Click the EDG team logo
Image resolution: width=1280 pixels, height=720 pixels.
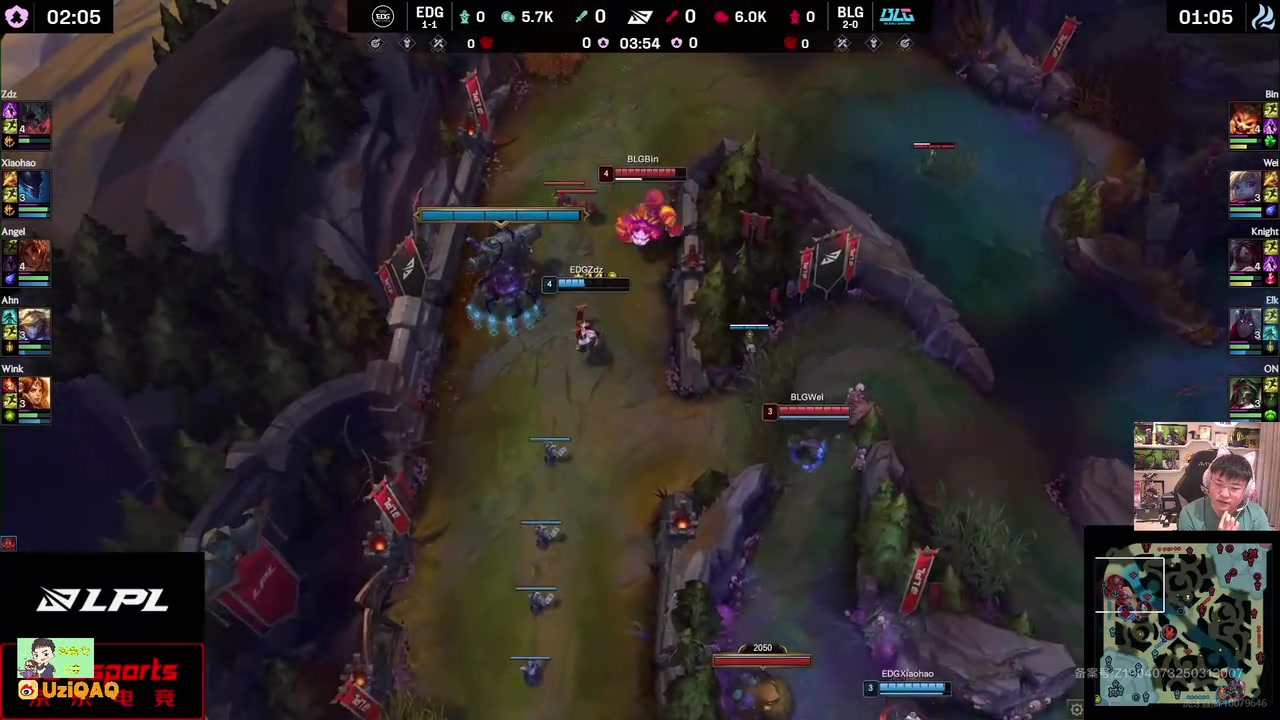(x=383, y=16)
